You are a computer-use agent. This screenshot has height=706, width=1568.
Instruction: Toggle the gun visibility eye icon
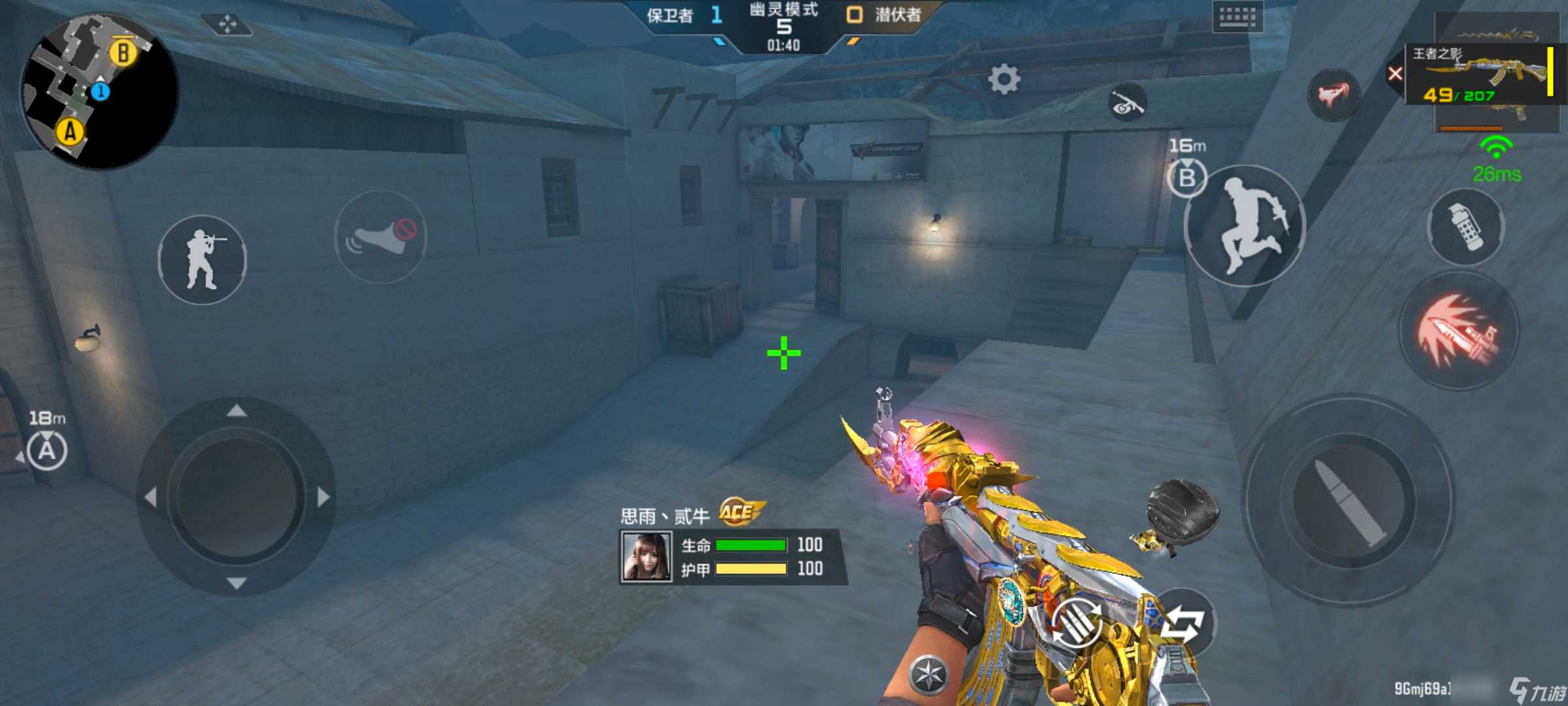pyautogui.click(x=1127, y=103)
